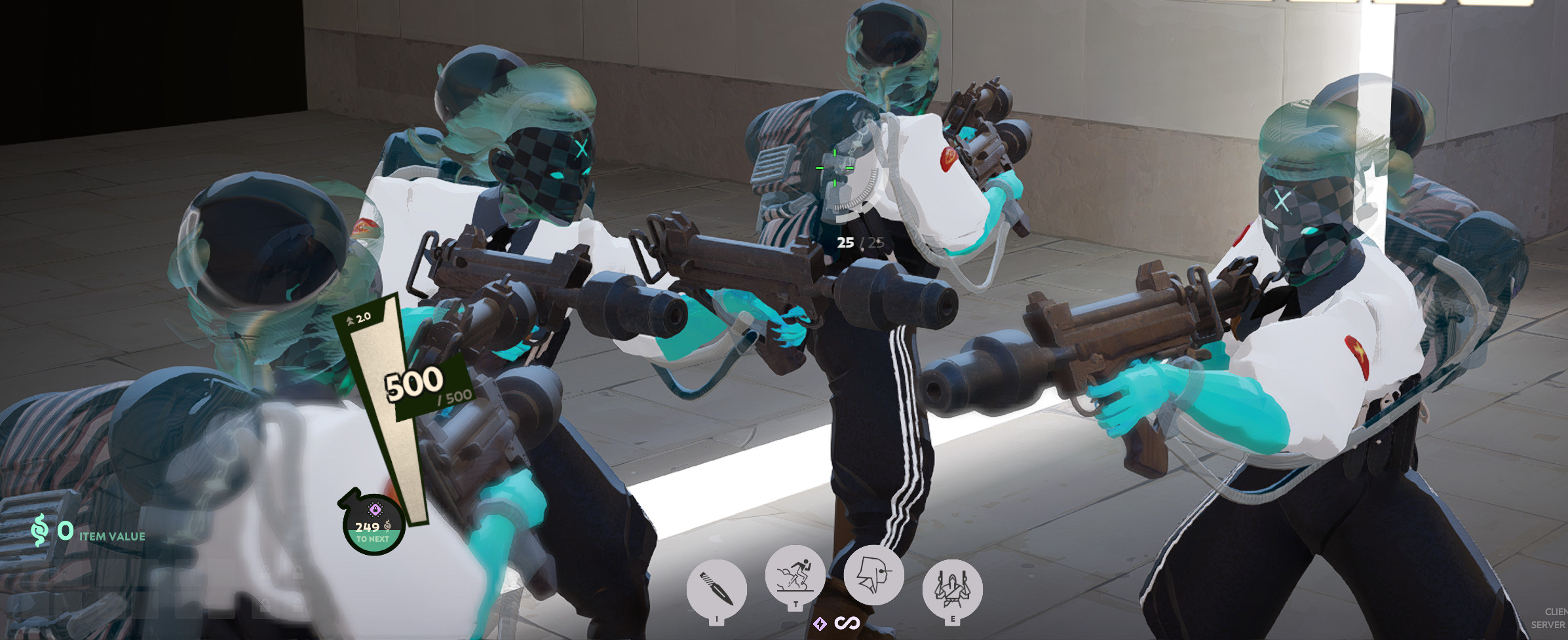The image size is (1568, 640).
Task: Click the 2.0 regen arrow indicator
Action: [360, 318]
